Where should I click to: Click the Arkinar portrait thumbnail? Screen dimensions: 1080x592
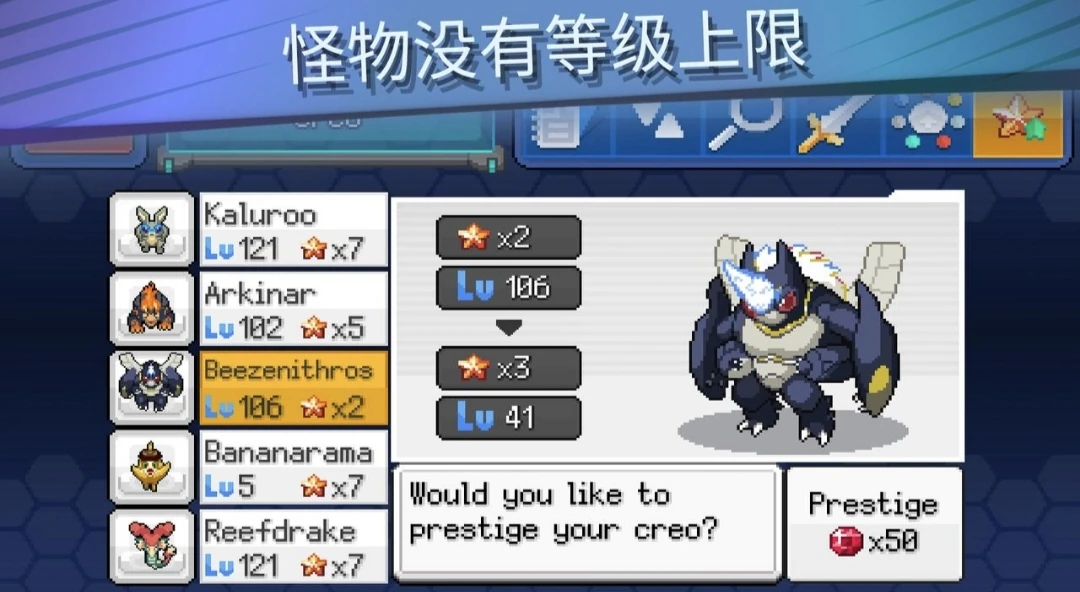click(152, 309)
